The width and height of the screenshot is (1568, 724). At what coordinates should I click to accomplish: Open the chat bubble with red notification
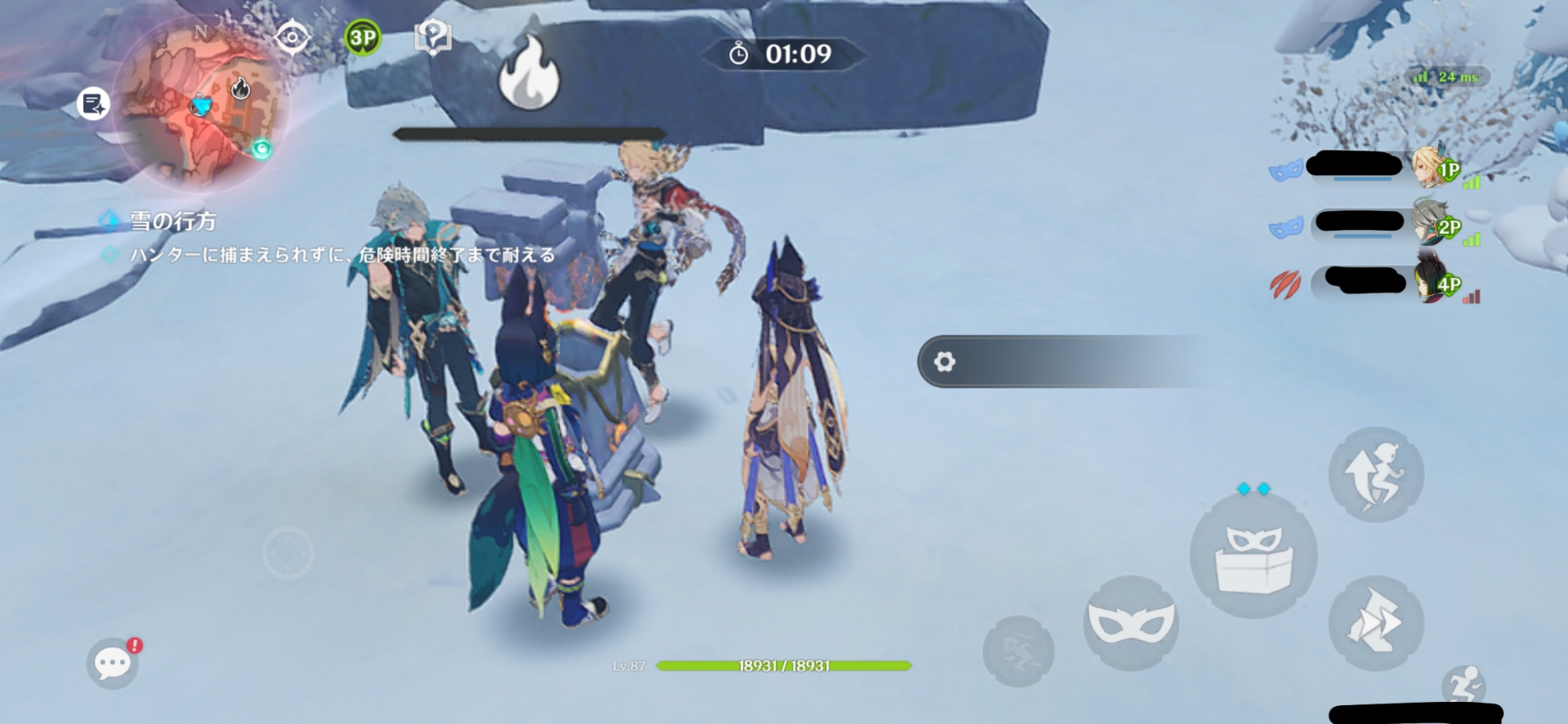[x=113, y=663]
